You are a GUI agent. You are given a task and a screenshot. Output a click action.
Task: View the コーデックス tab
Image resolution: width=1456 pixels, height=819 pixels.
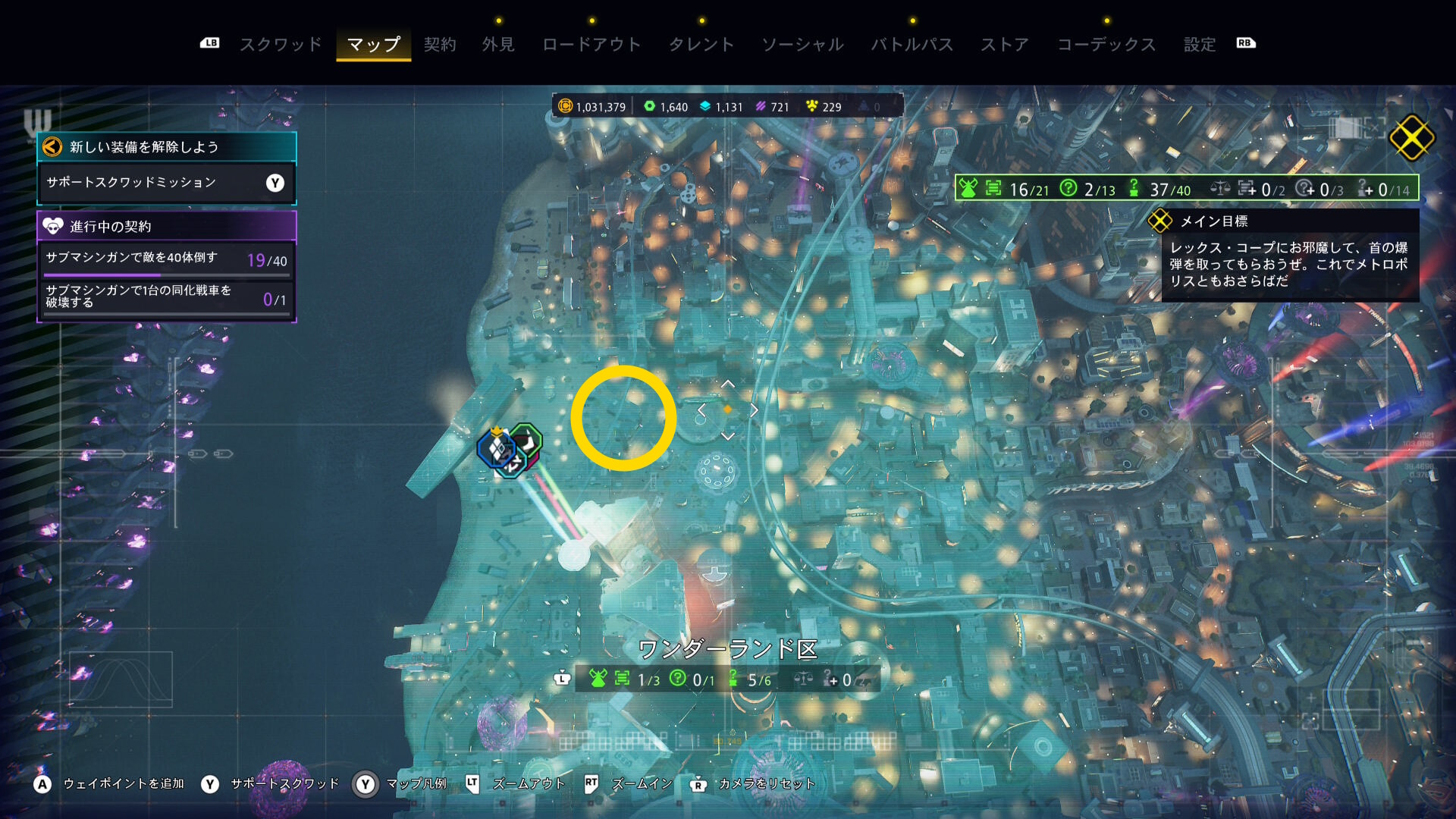(1106, 45)
